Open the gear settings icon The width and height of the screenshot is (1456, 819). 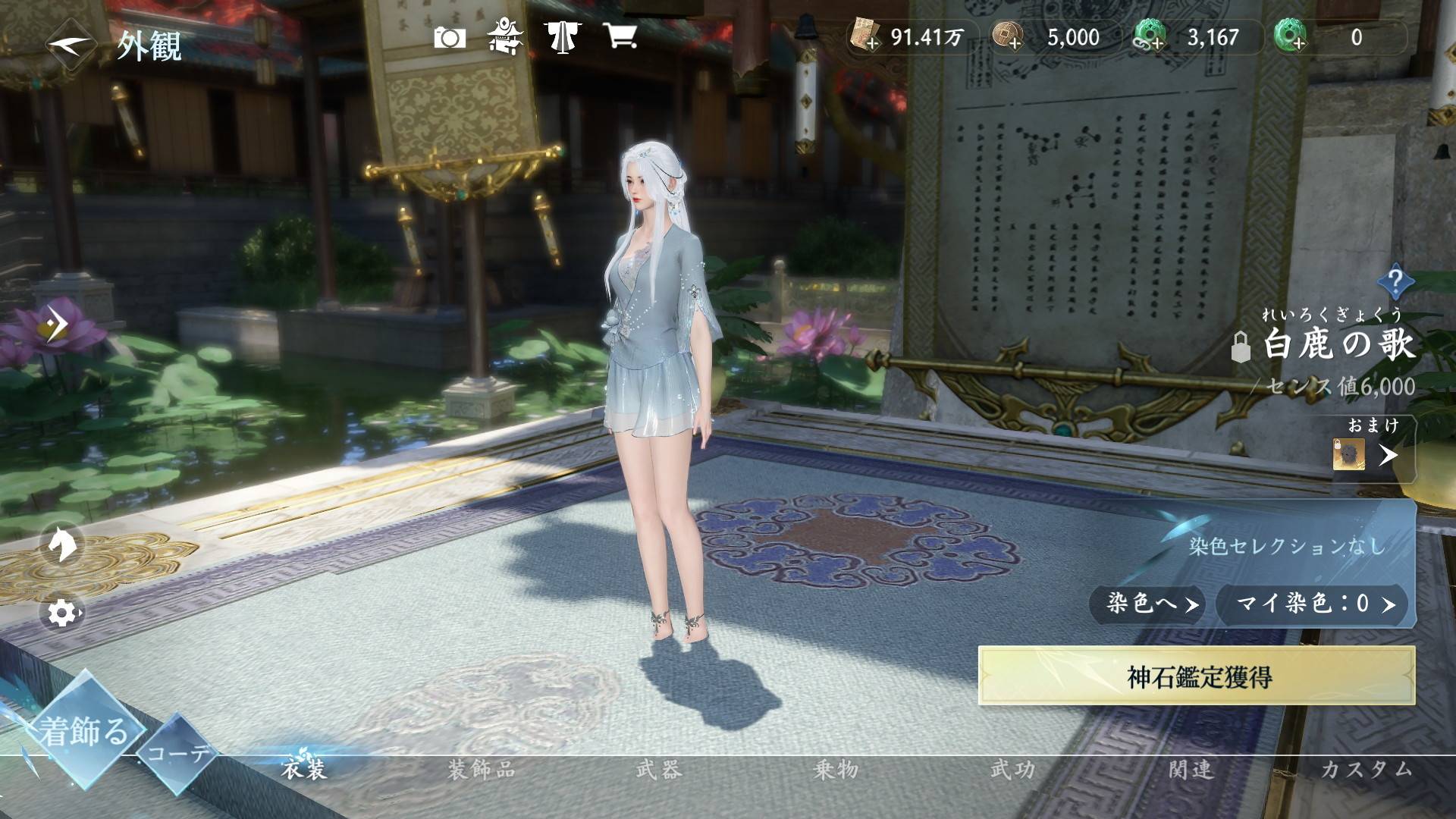pyautogui.click(x=62, y=613)
